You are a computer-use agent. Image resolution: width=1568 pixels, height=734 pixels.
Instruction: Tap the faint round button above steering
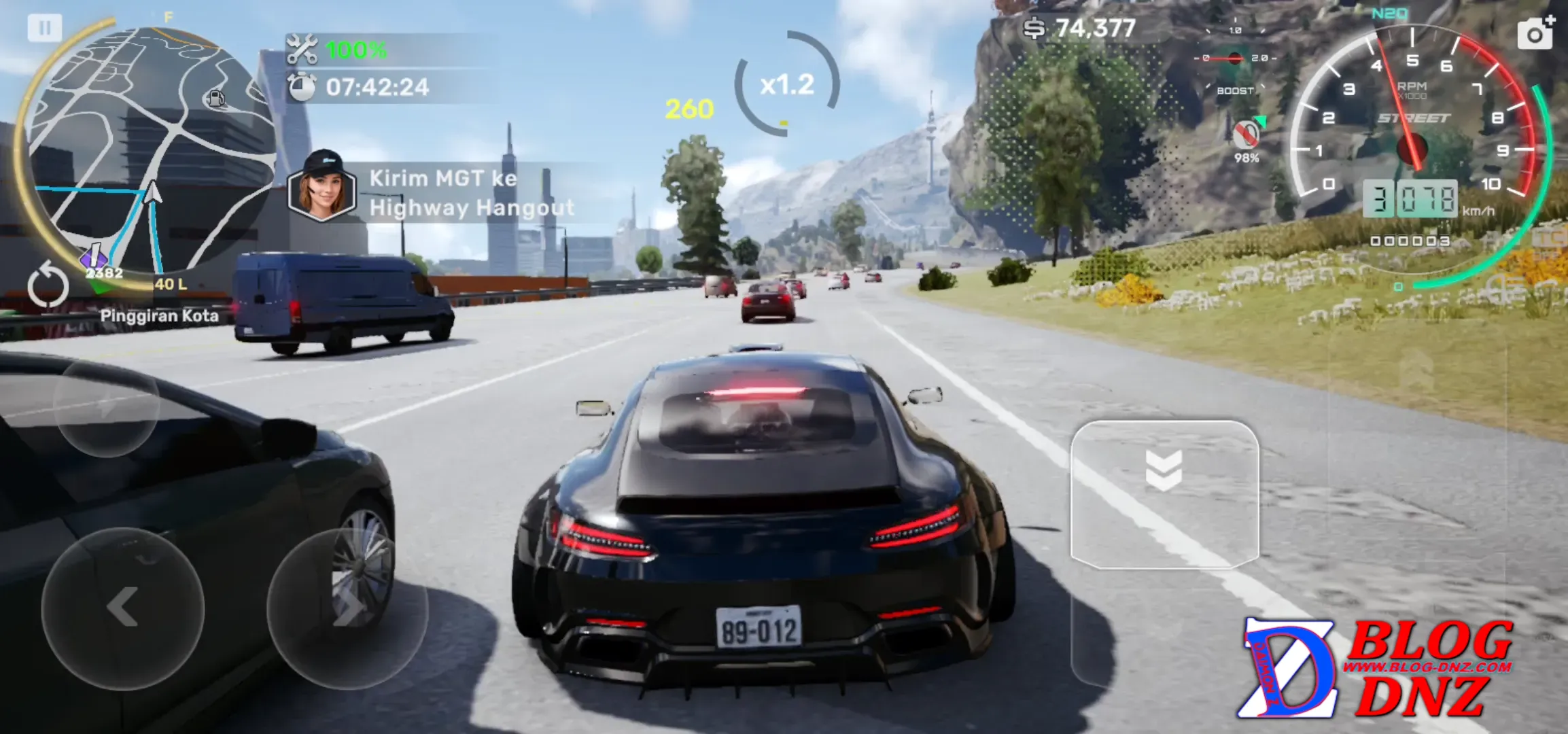(106, 406)
